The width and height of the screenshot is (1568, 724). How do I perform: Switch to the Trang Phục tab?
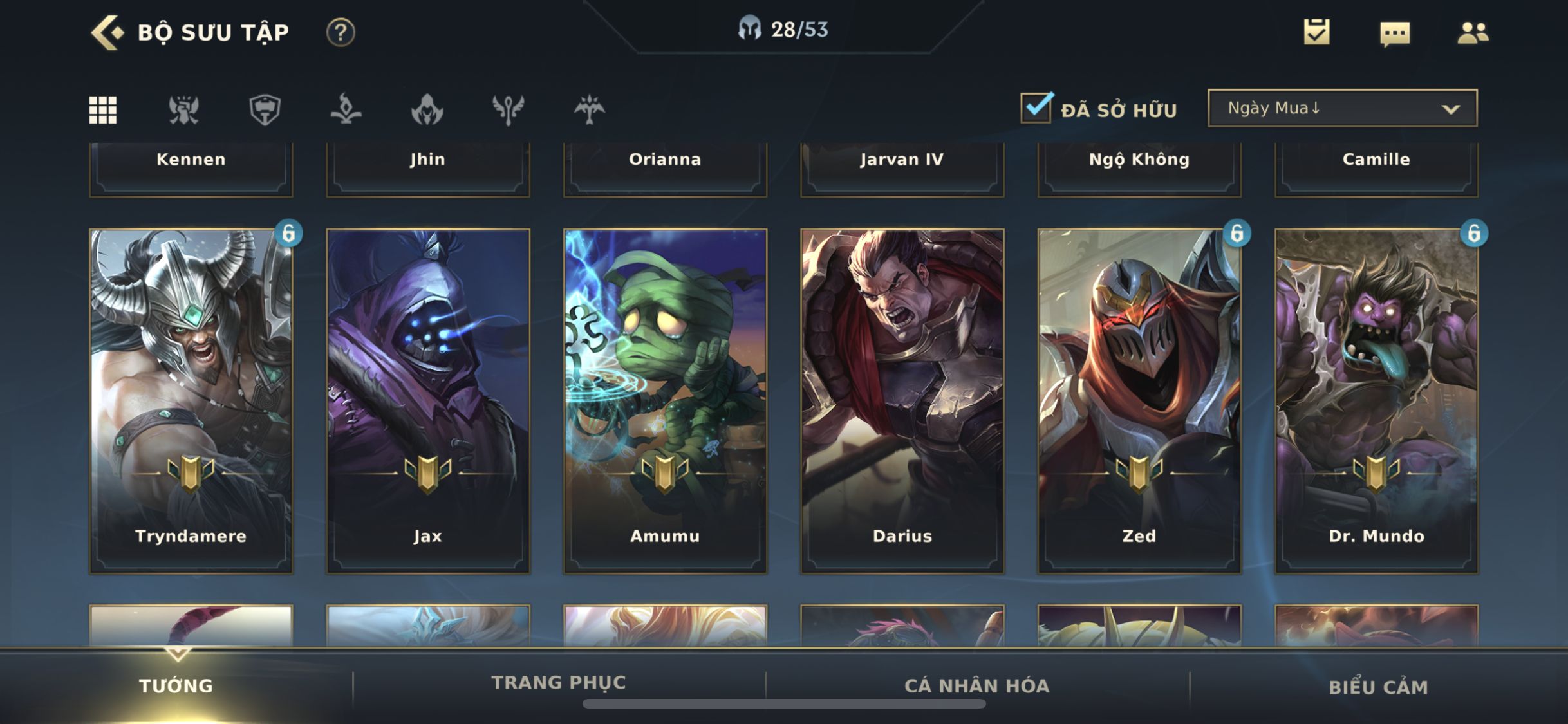point(558,683)
